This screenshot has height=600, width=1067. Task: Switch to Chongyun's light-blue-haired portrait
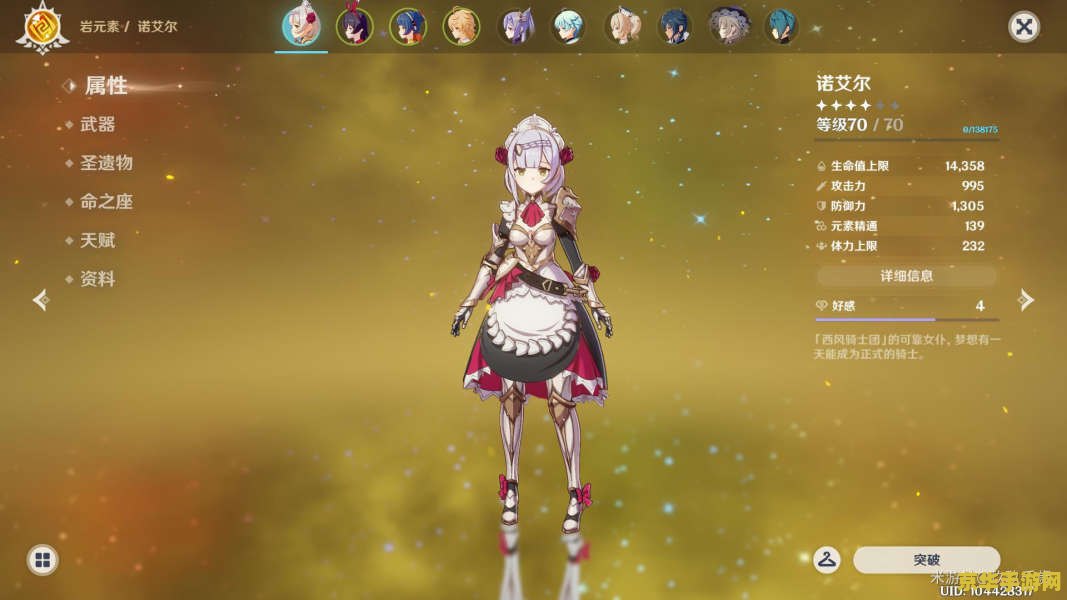click(x=569, y=27)
